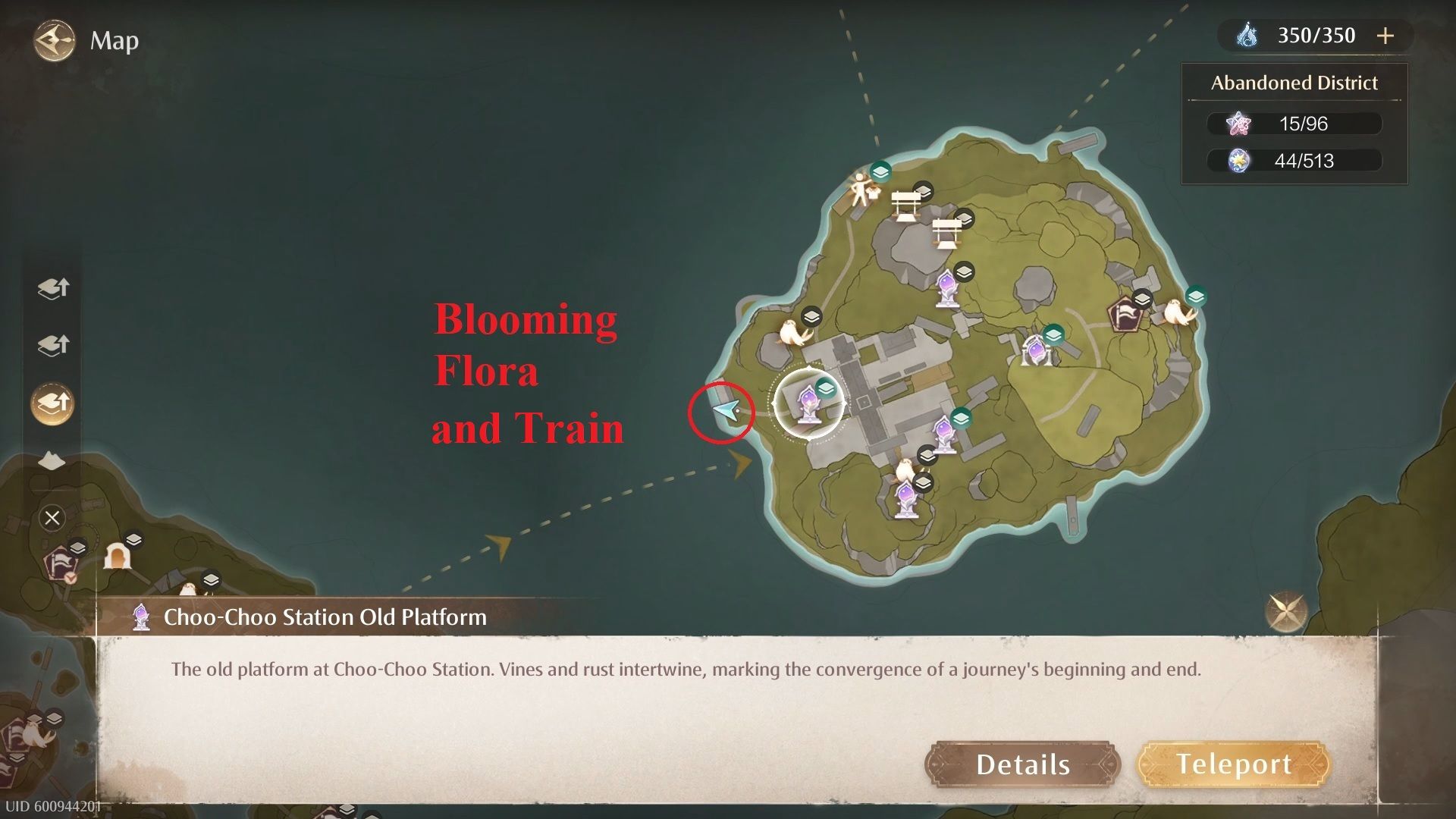Select the purple waypoint near the island's southern tip
This screenshot has width=1456, height=819.
click(x=907, y=497)
